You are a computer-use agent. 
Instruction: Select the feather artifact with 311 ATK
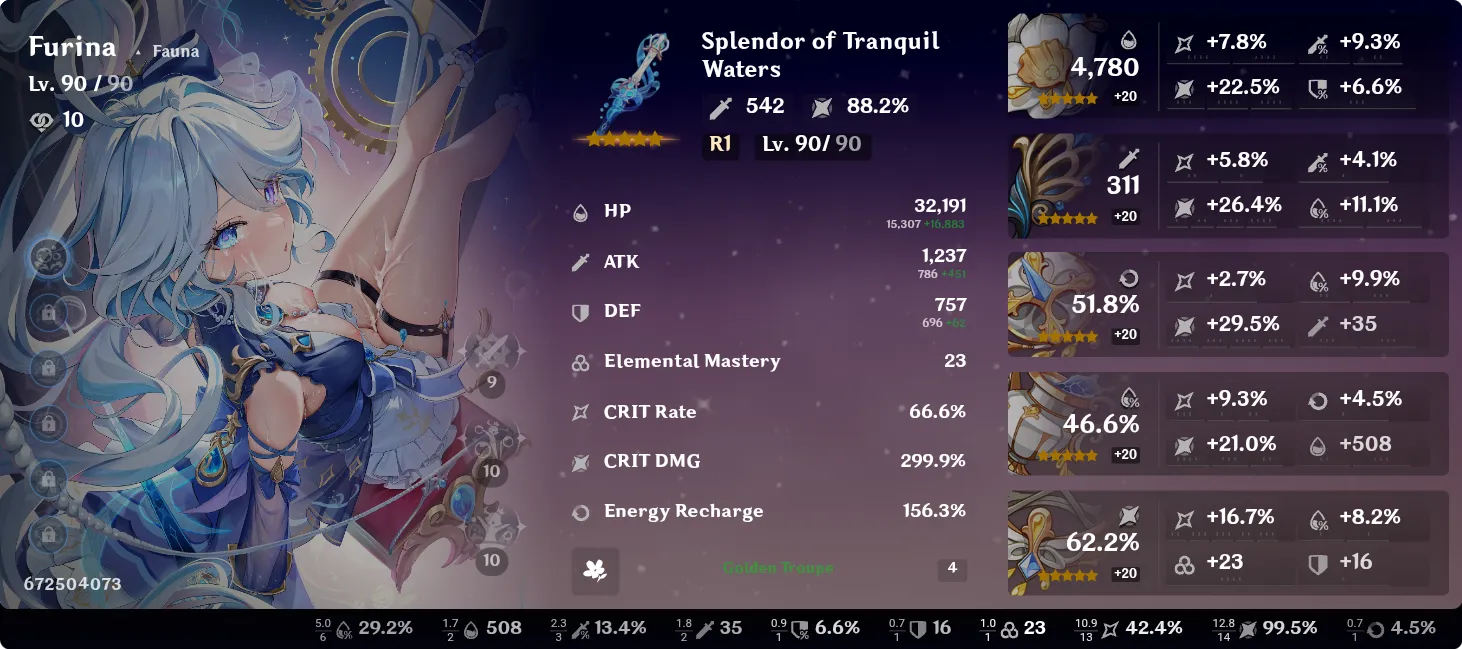[1048, 184]
